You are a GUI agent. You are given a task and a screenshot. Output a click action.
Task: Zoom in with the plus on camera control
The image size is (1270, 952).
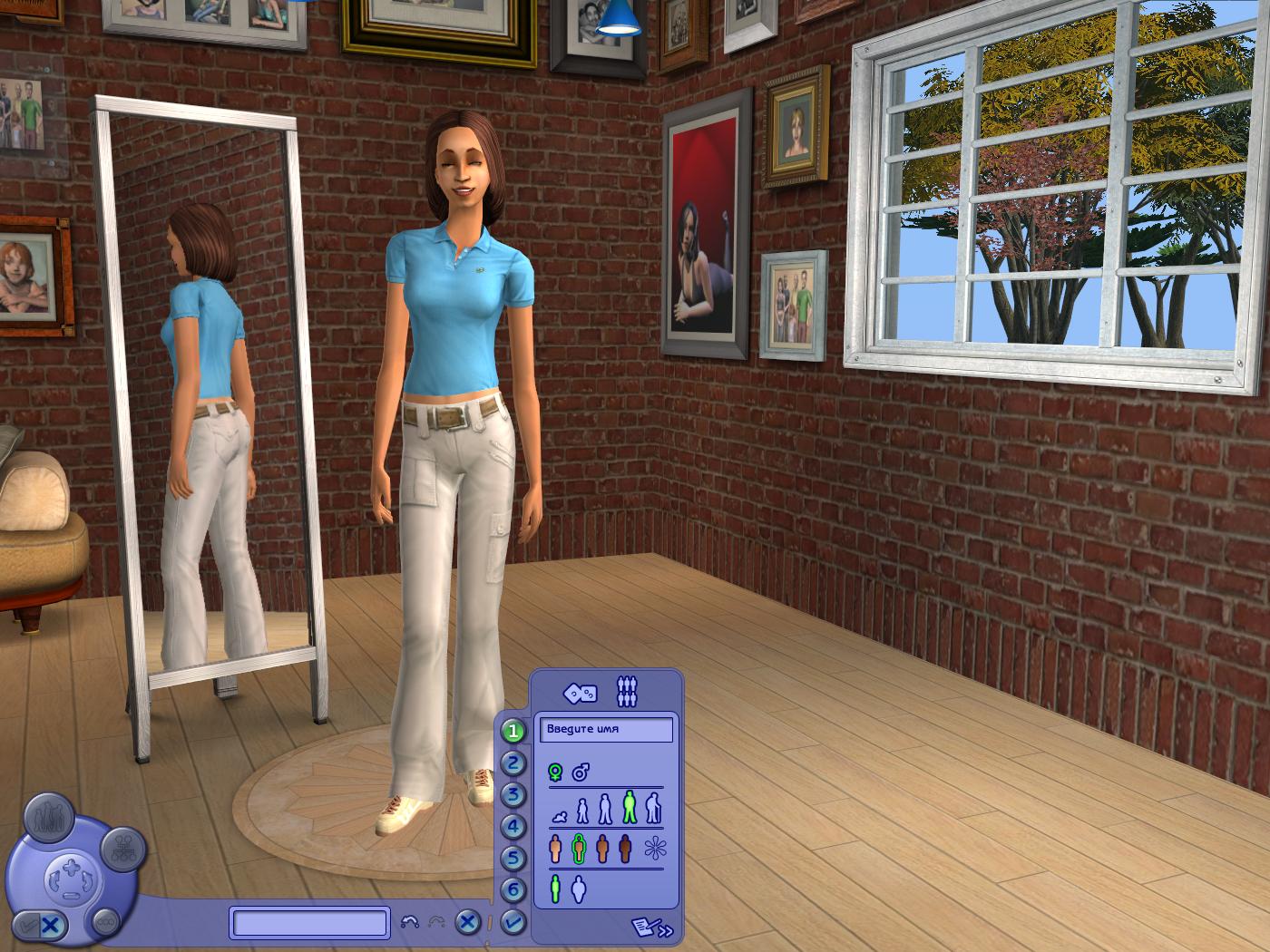[71, 867]
